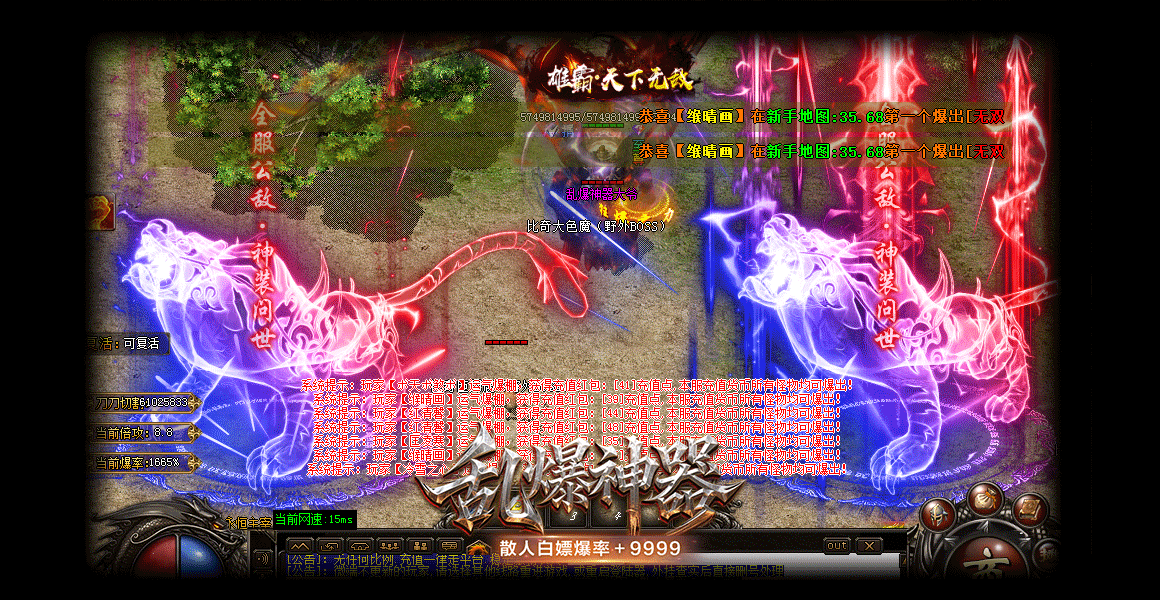1160x600 pixels.
Task: Click the large round red character button
Action: point(990,563)
